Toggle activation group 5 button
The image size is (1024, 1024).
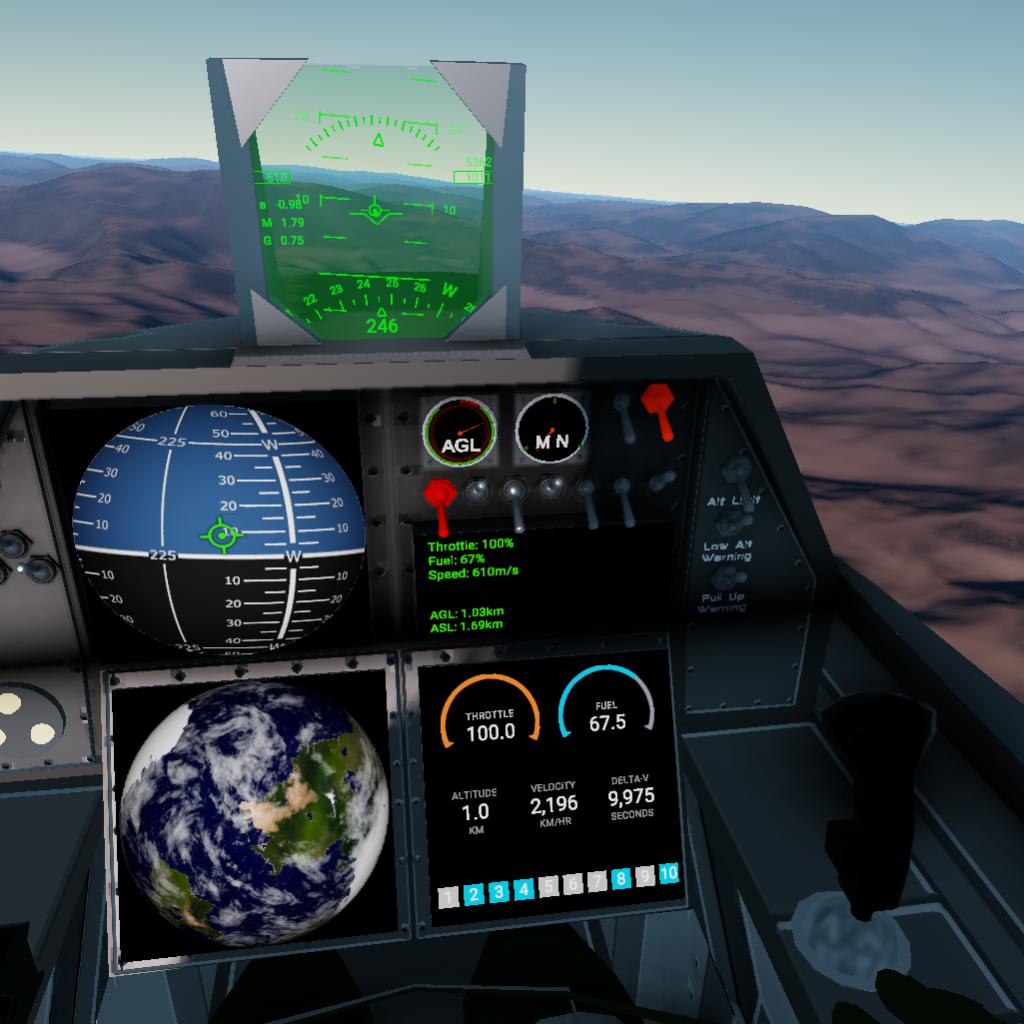(548, 886)
